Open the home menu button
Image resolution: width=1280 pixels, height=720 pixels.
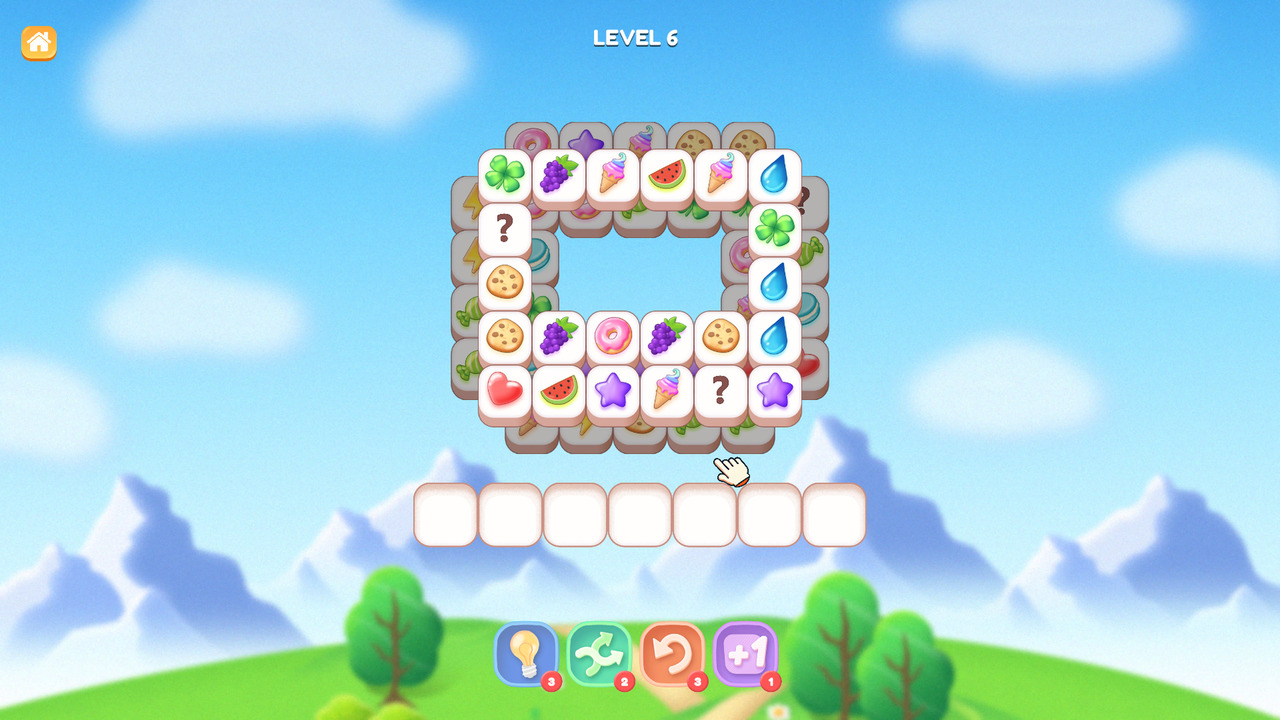pos(38,42)
